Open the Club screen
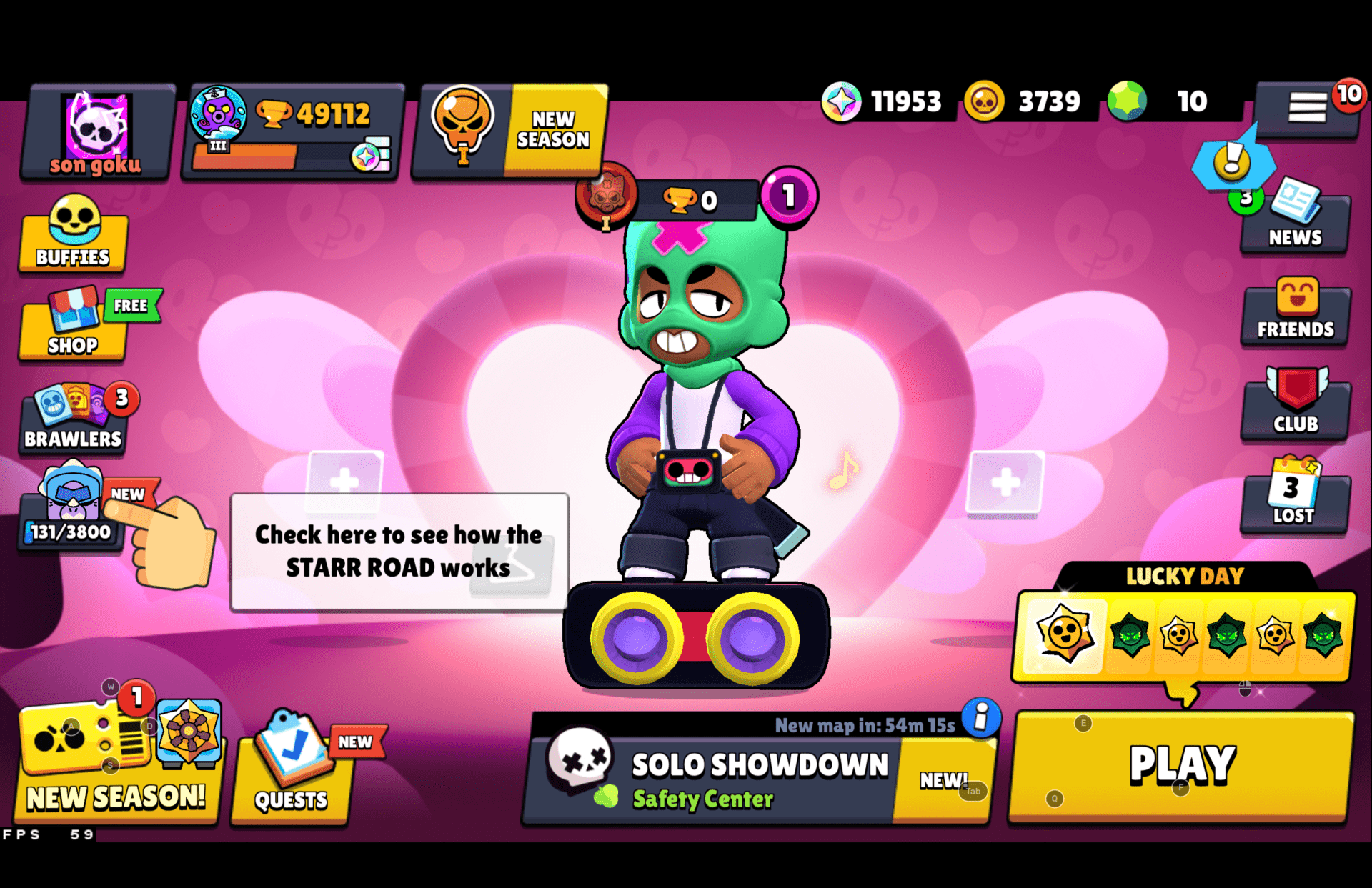Viewport: 1372px width, 888px height. [1295, 406]
